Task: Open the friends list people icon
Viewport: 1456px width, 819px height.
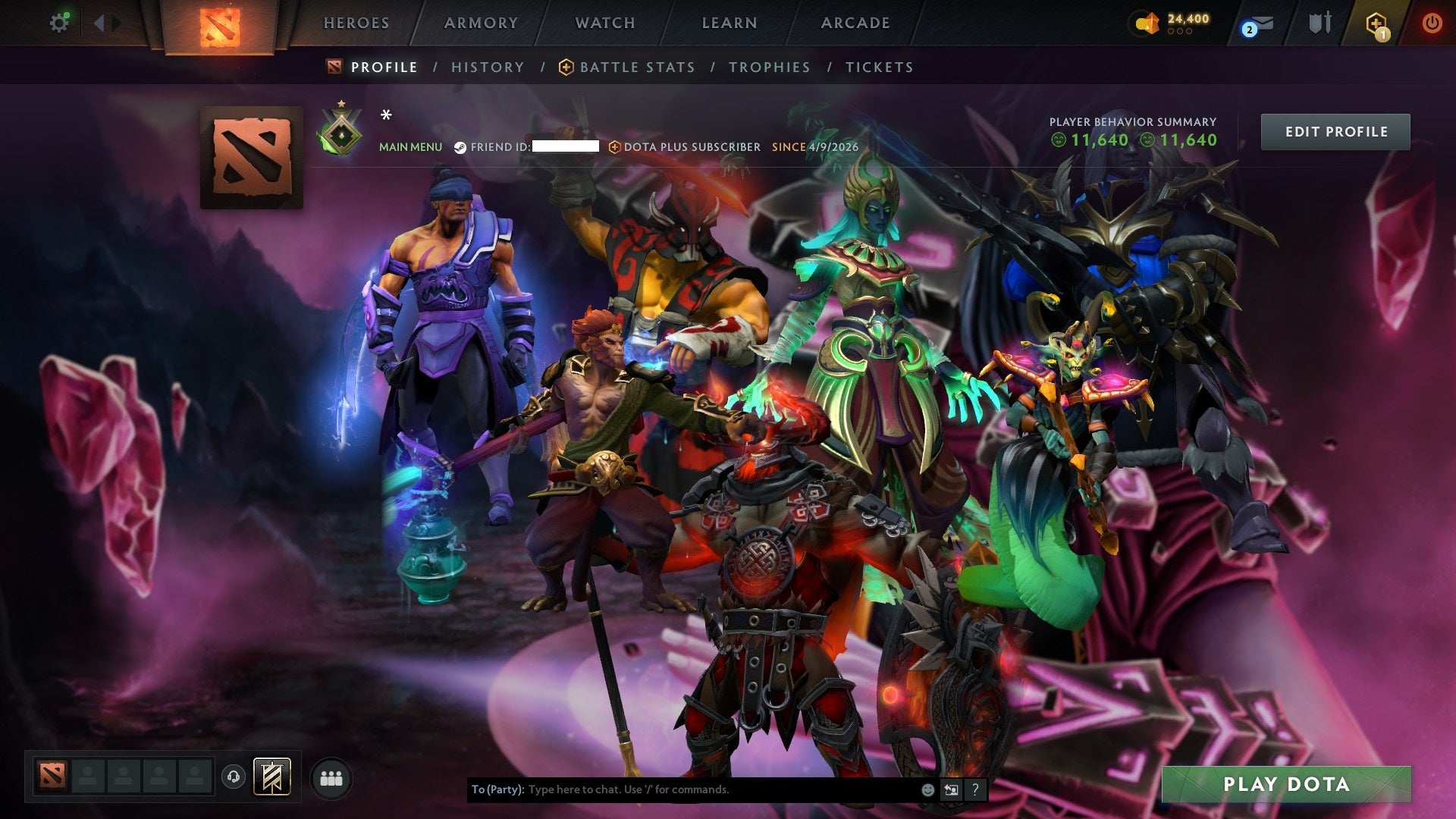Action: [x=329, y=776]
